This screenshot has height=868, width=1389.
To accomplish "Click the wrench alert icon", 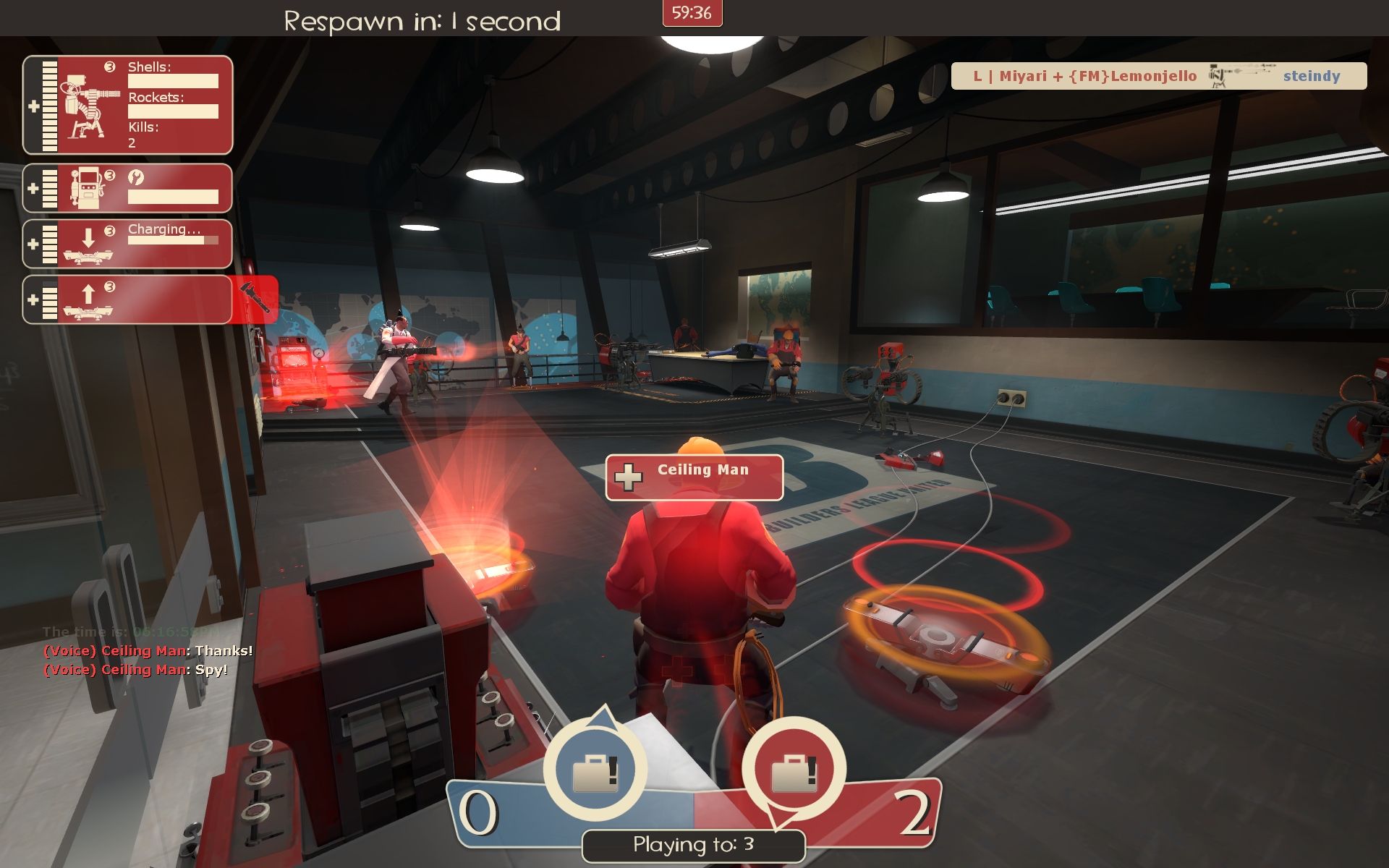I will tap(255, 299).
